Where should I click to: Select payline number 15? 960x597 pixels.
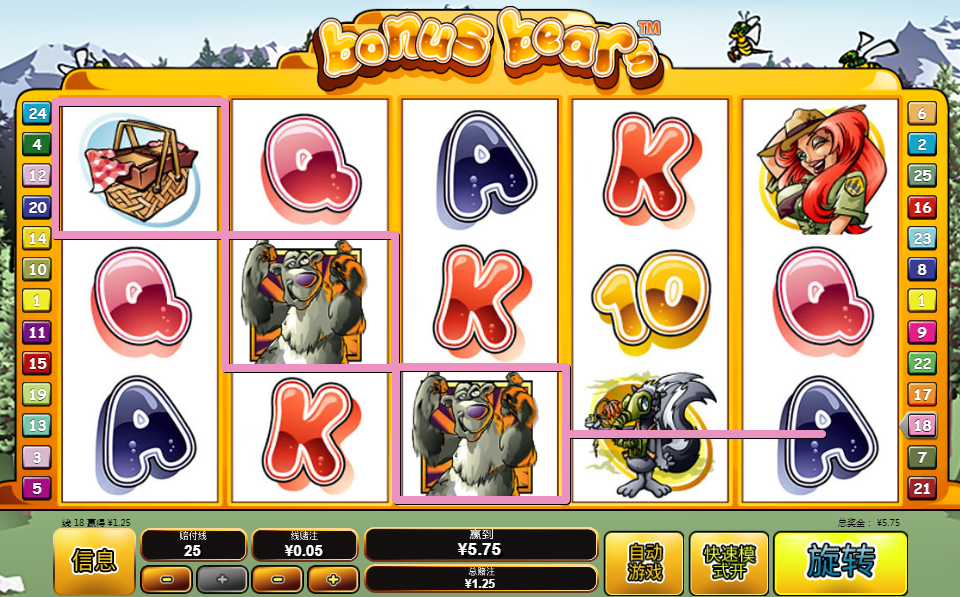click(36, 363)
